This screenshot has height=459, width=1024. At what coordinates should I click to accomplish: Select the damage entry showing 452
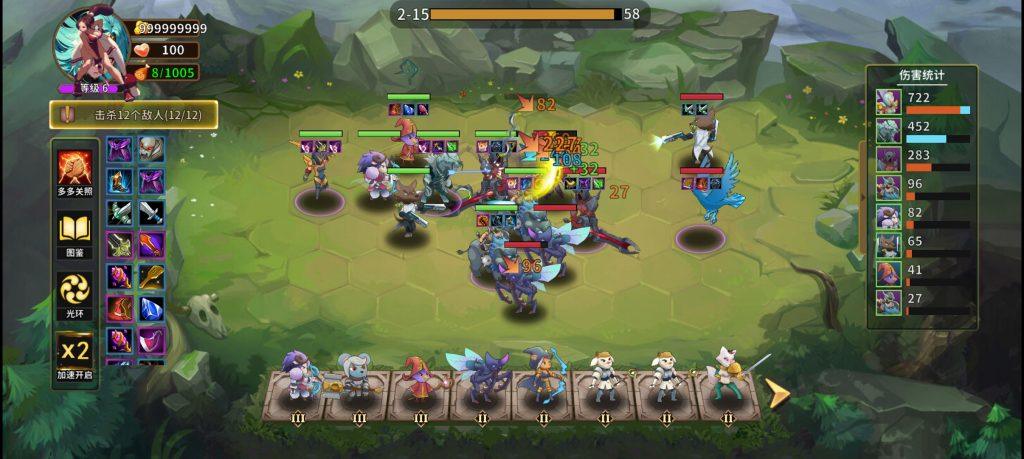tap(922, 130)
